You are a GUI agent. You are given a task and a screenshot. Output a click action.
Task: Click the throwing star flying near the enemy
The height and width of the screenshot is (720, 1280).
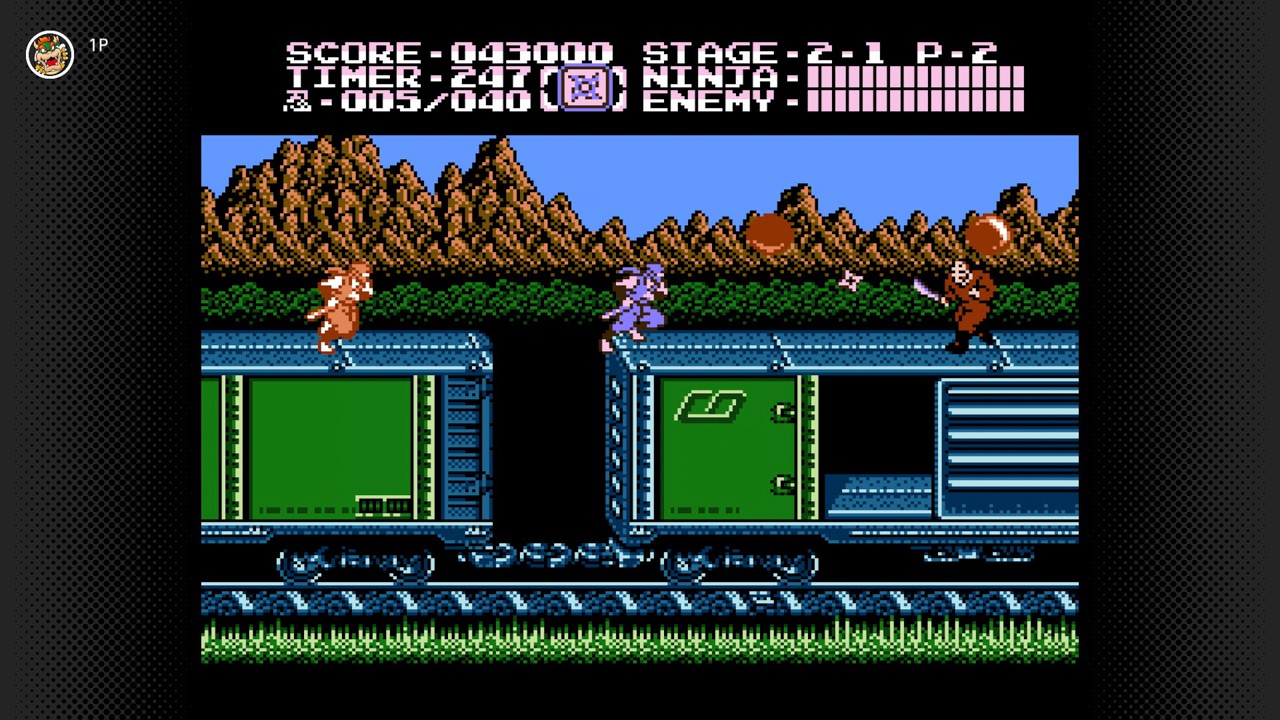point(851,283)
